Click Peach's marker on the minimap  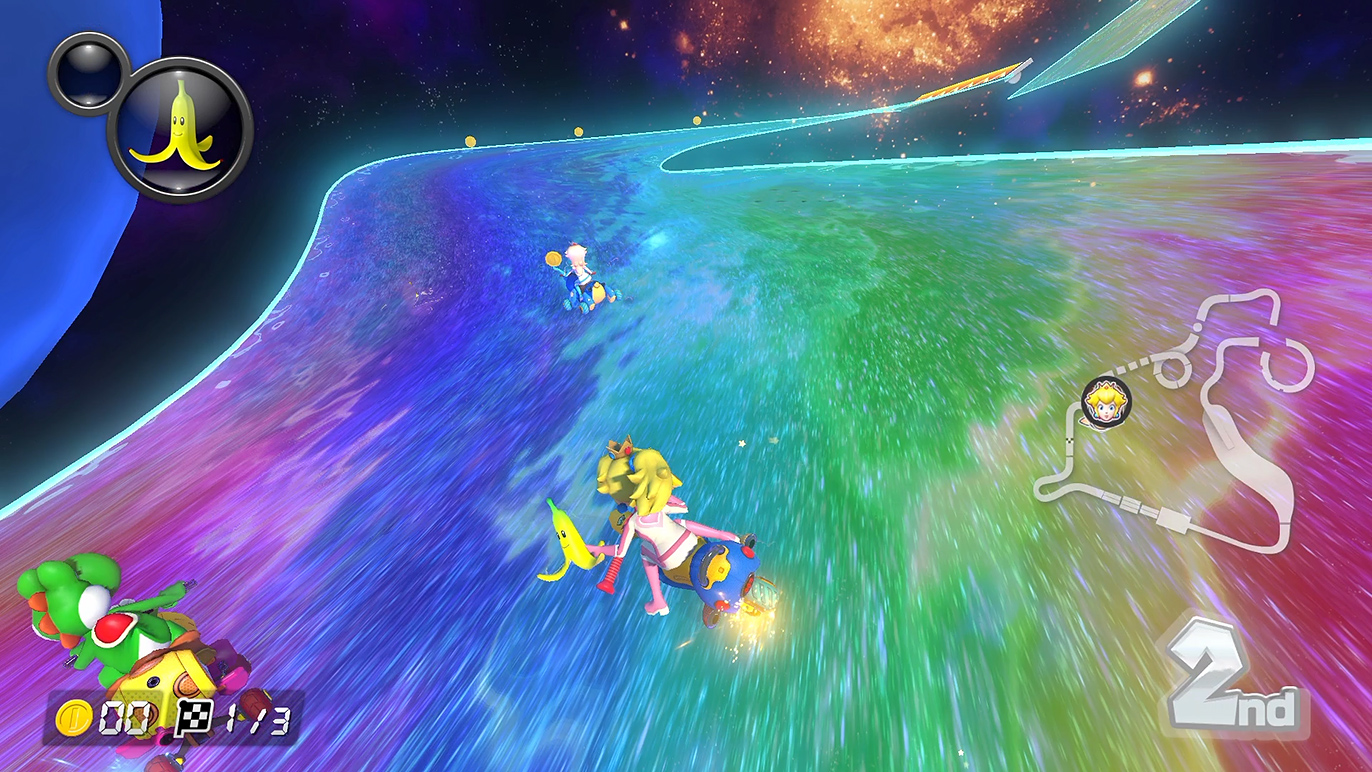click(1105, 402)
